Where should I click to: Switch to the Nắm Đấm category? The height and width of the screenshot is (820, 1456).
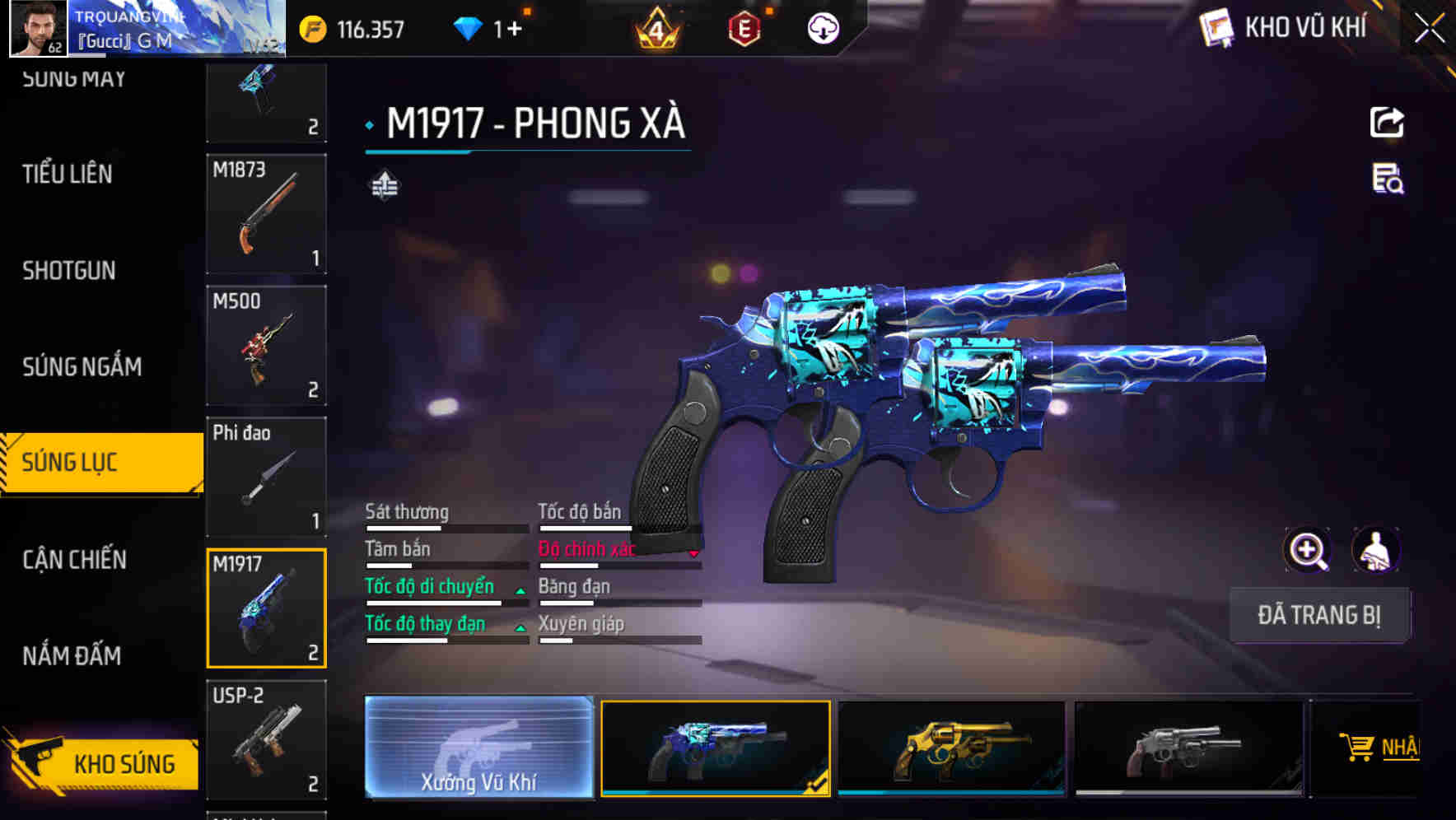(x=72, y=656)
